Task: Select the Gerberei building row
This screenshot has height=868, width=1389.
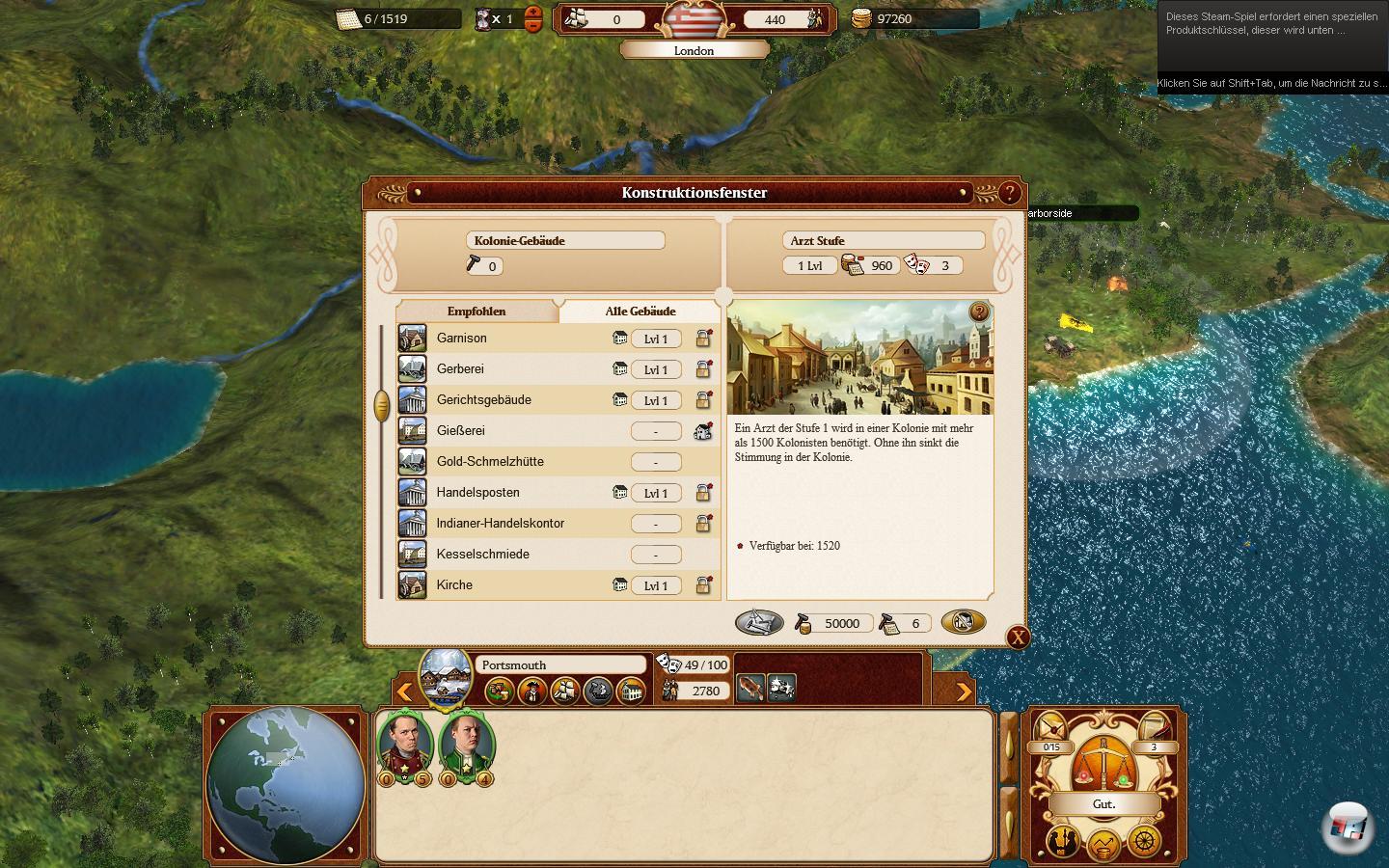Action: click(460, 369)
